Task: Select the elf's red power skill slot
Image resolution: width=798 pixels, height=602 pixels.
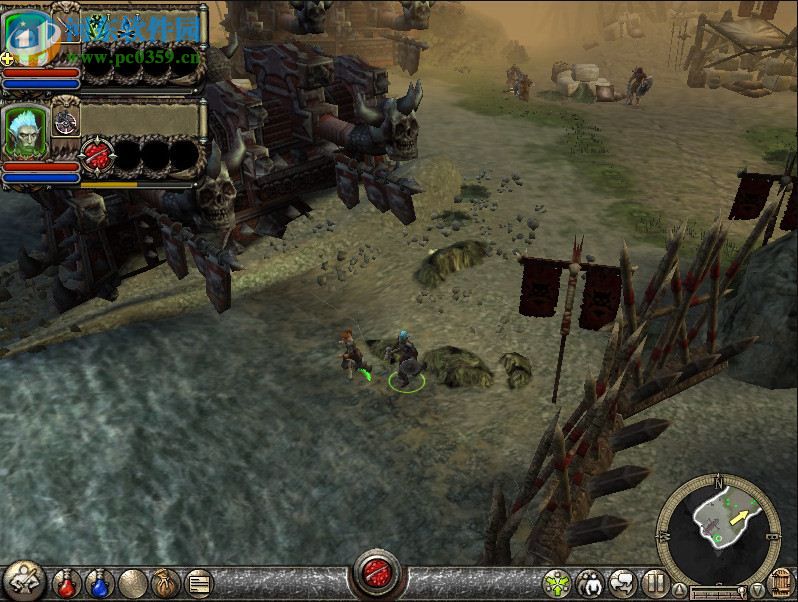Action: (96, 155)
